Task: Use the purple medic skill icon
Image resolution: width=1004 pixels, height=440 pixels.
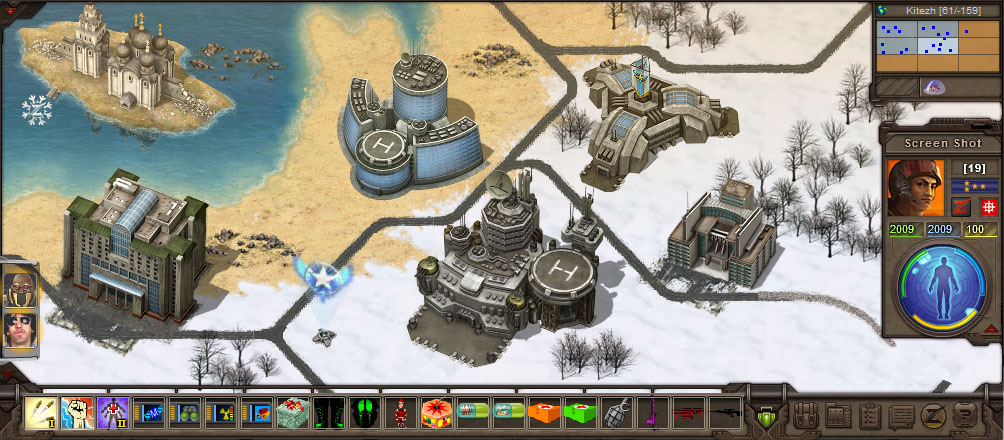Action: (x=112, y=412)
